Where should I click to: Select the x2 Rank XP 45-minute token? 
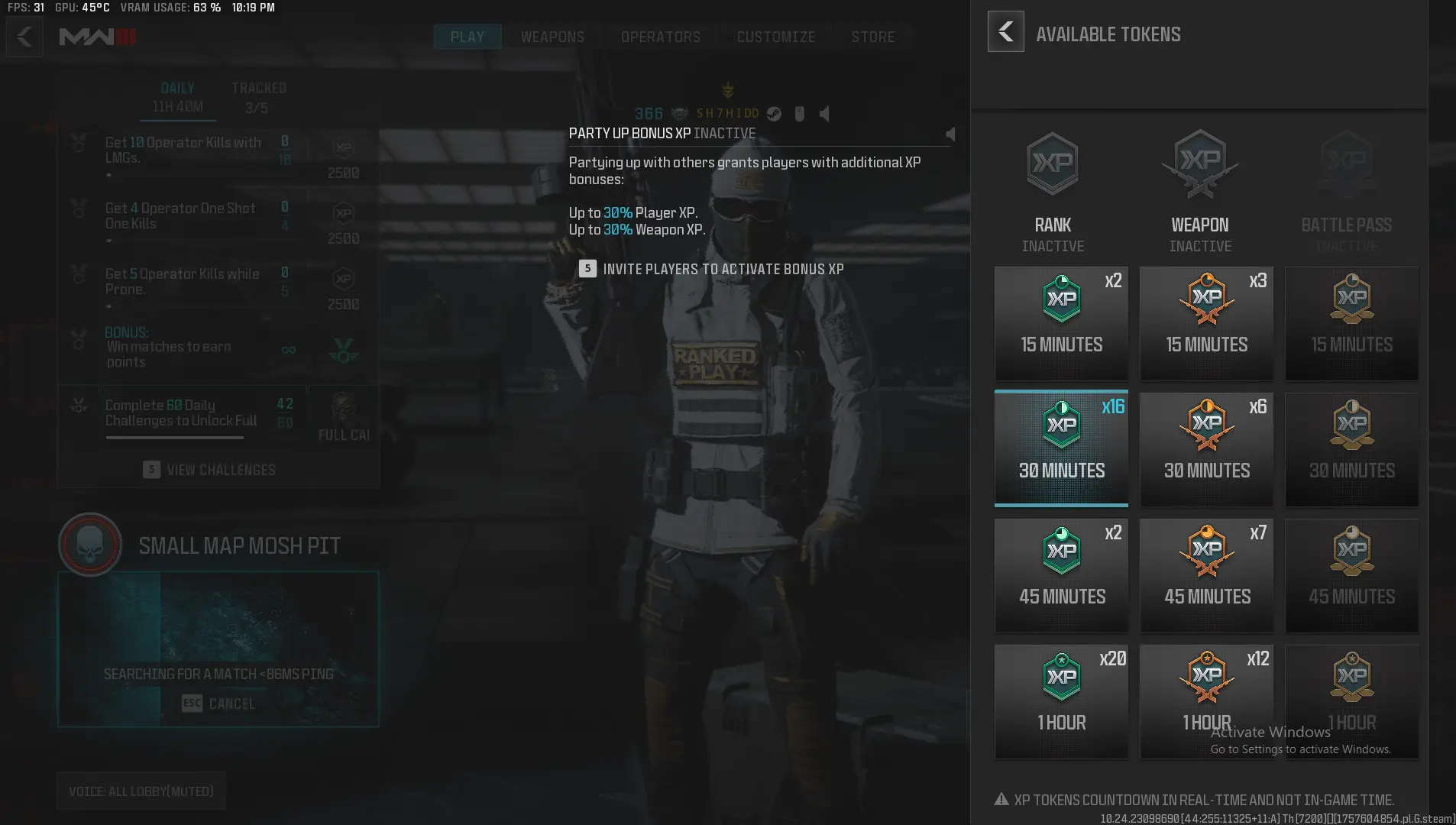coord(1060,574)
